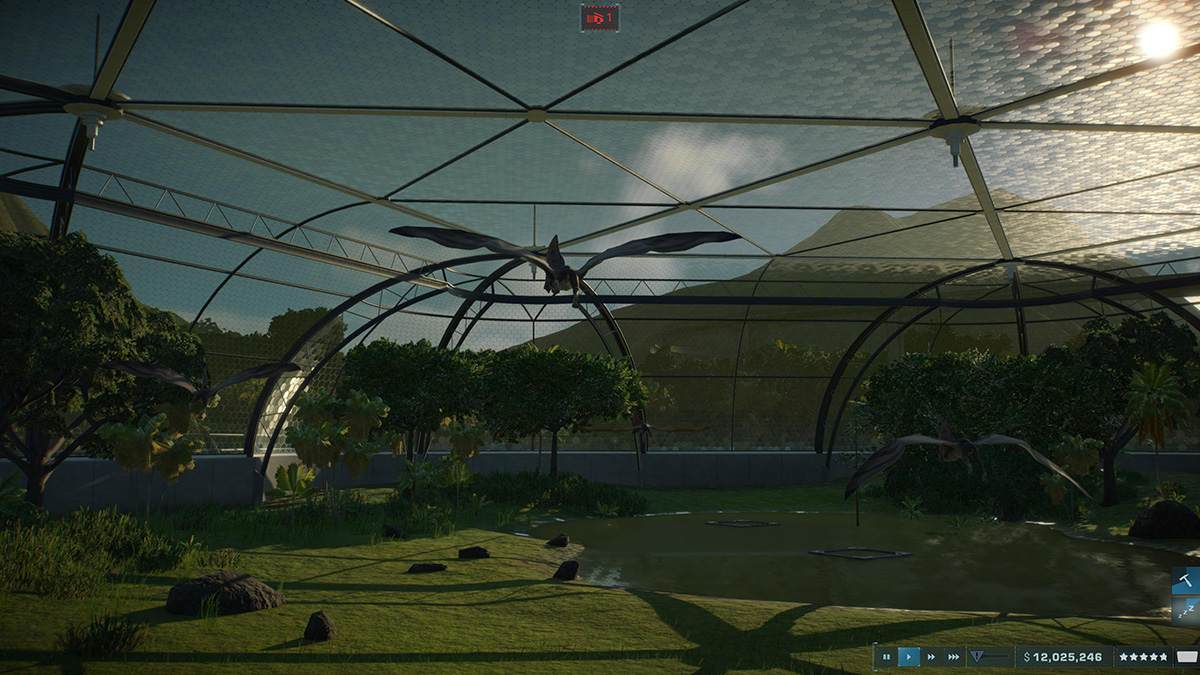Select triple fast-forward speed
The width and height of the screenshot is (1200, 675).
point(954,657)
